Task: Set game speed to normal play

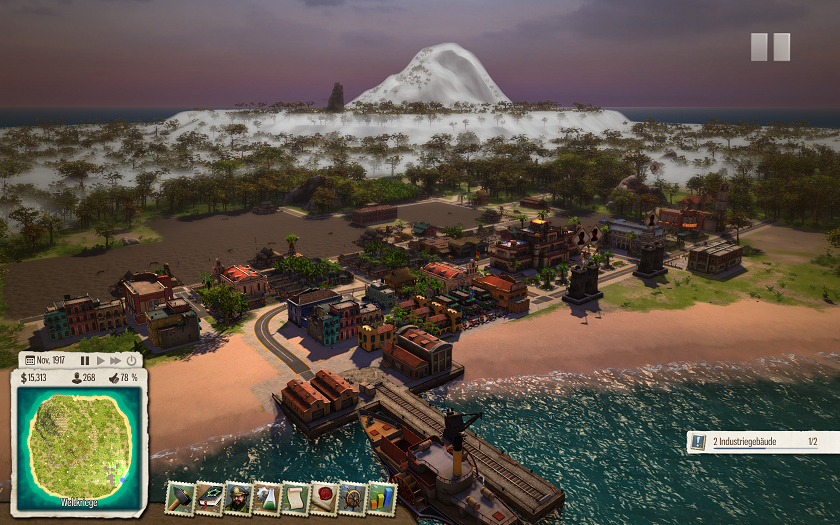Action: pos(100,360)
